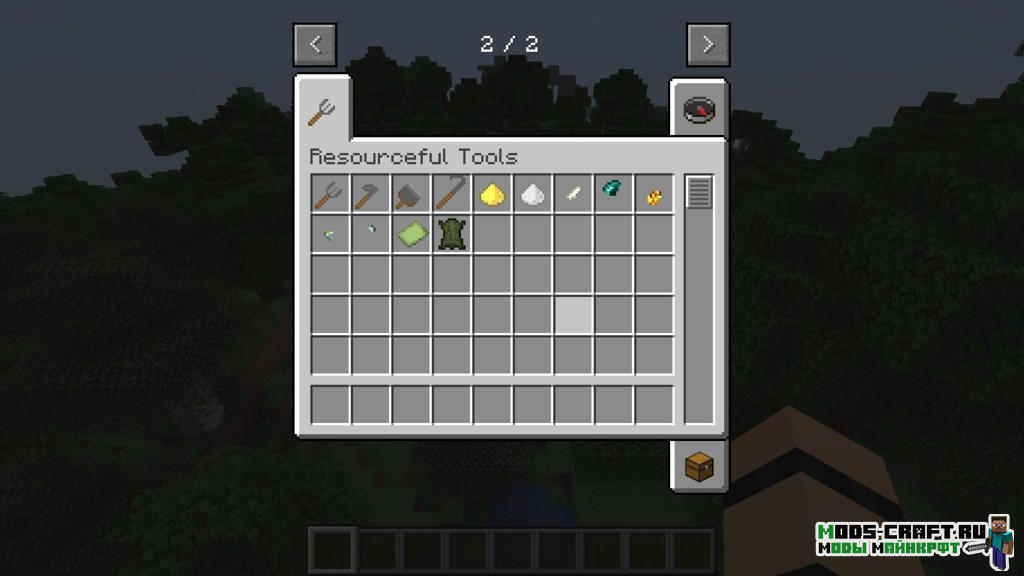Screen dimensions: 1024x576
Task: Go to the next creative page
Action: pos(708,44)
